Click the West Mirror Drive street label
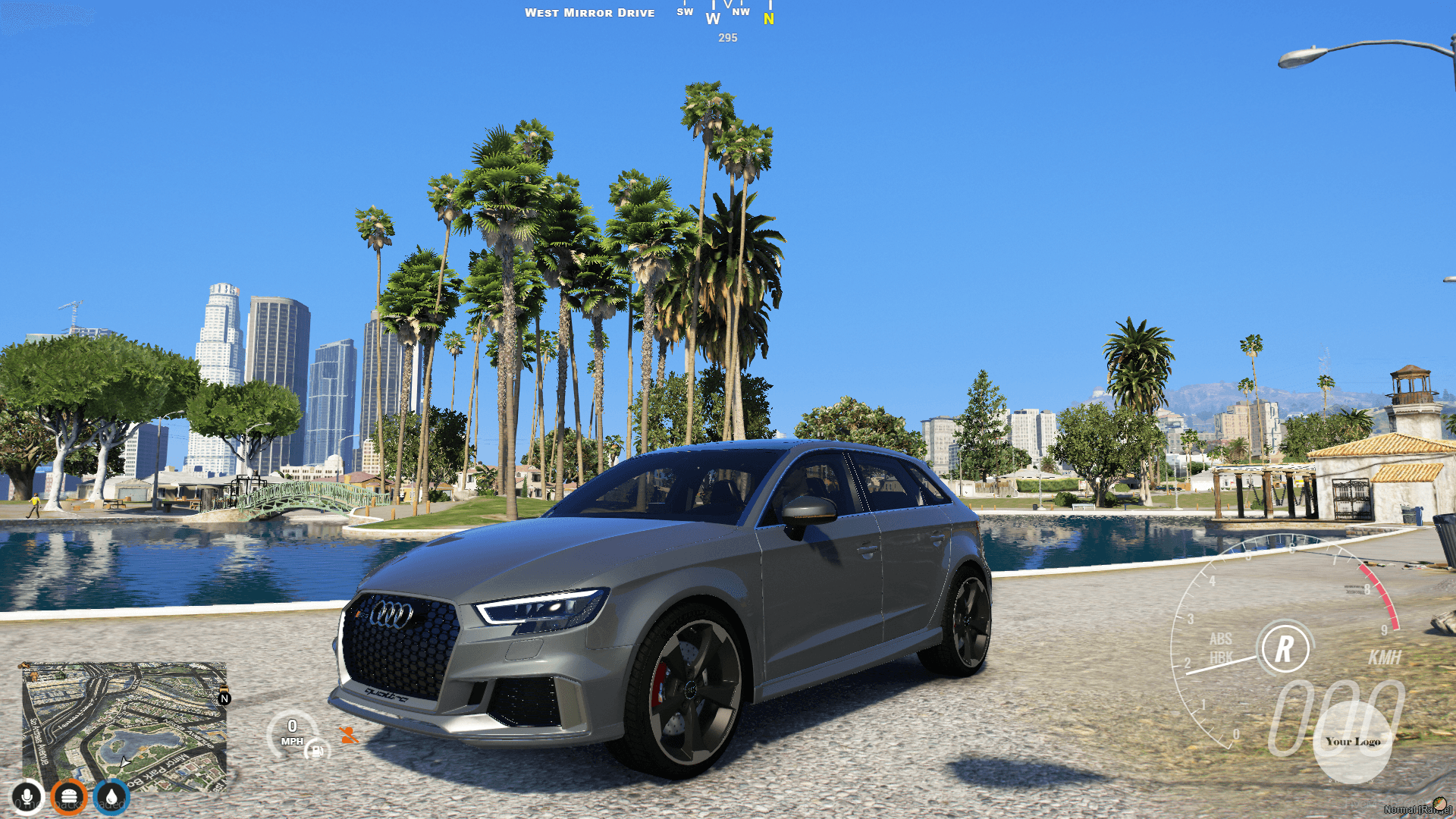This screenshot has height=819, width=1456. [x=591, y=12]
